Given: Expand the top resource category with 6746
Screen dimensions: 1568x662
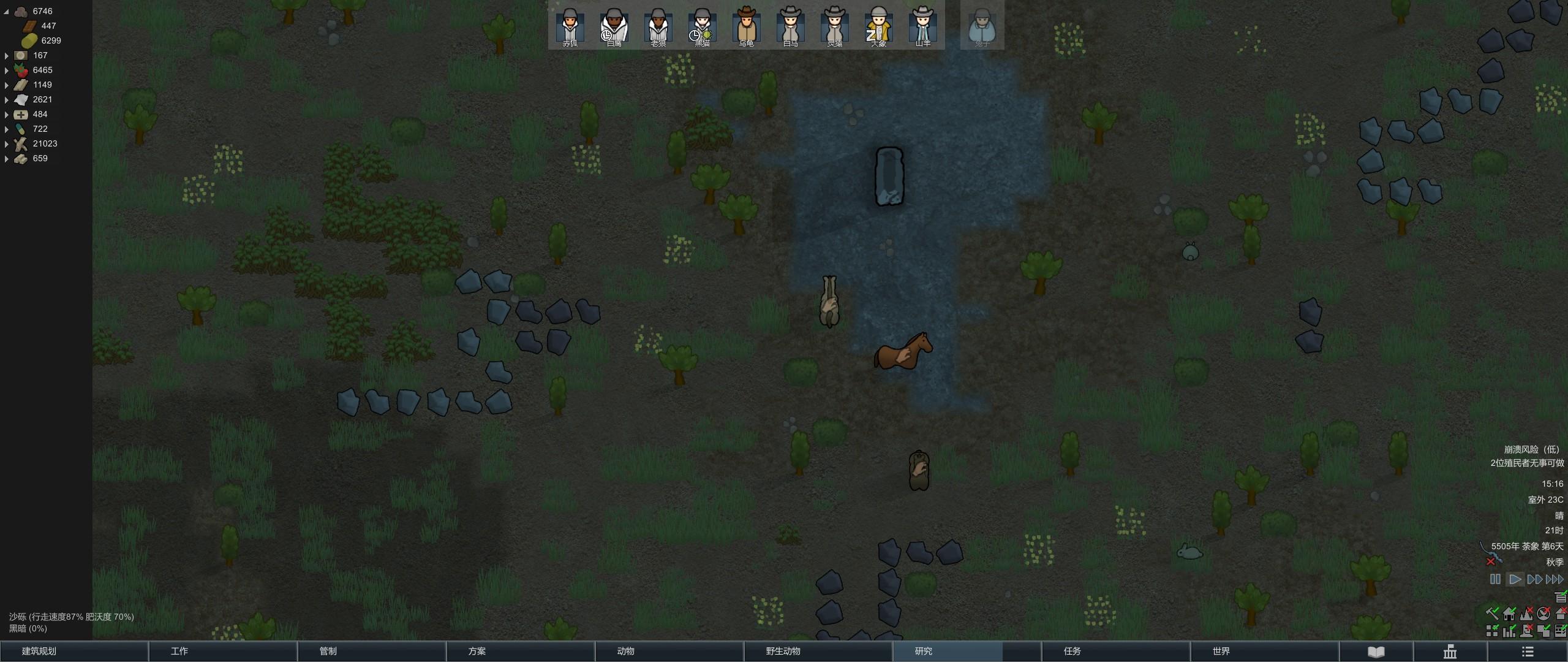Looking at the screenshot, I should click(x=7, y=12).
